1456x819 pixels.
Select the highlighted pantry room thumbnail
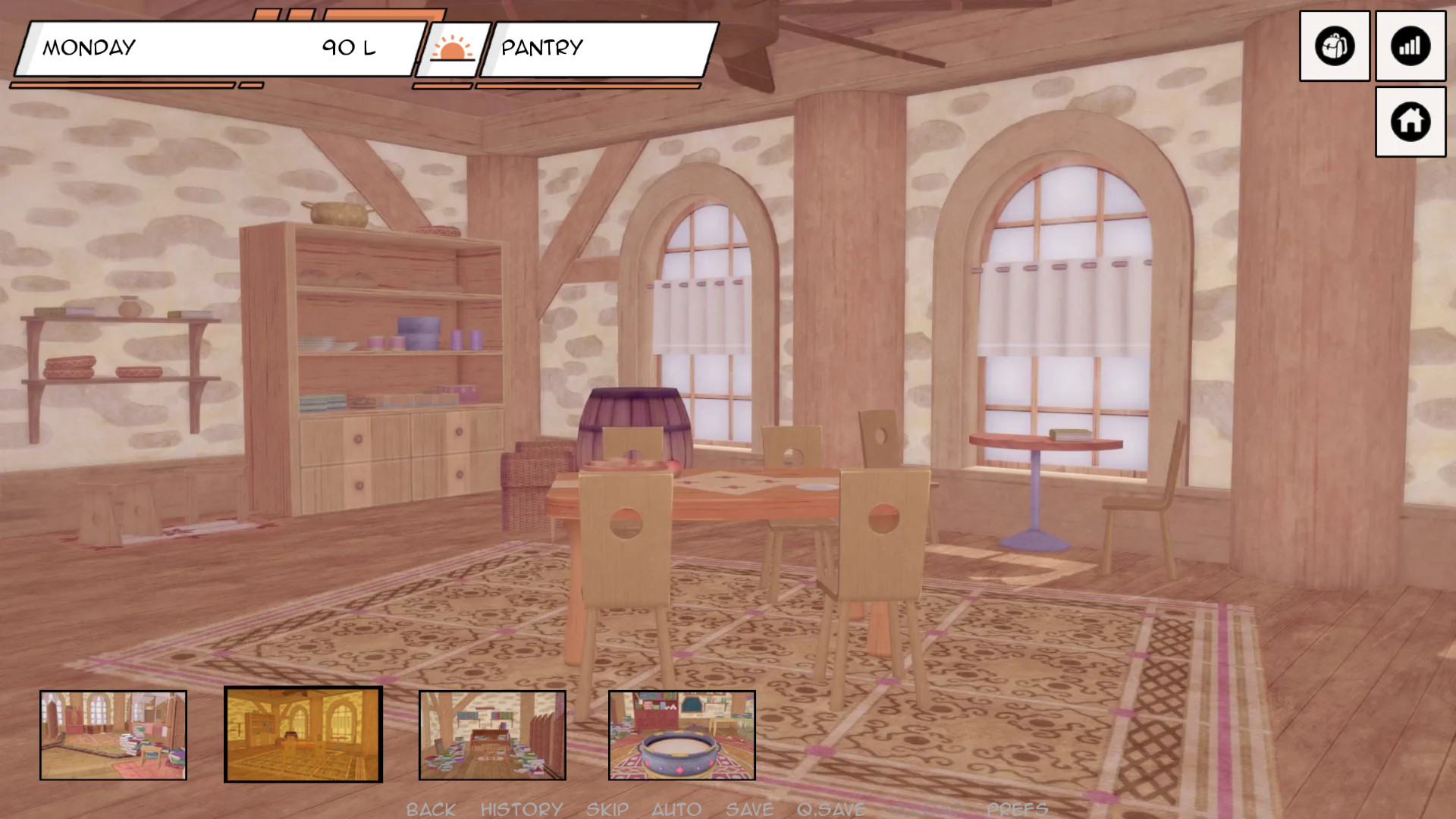(303, 734)
